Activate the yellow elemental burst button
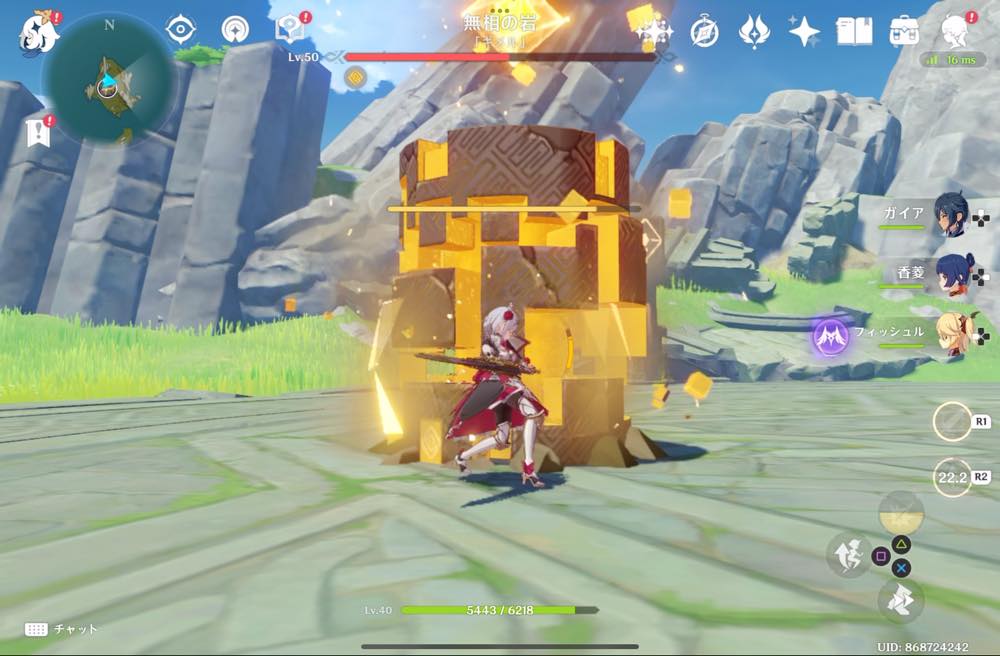 click(900, 513)
